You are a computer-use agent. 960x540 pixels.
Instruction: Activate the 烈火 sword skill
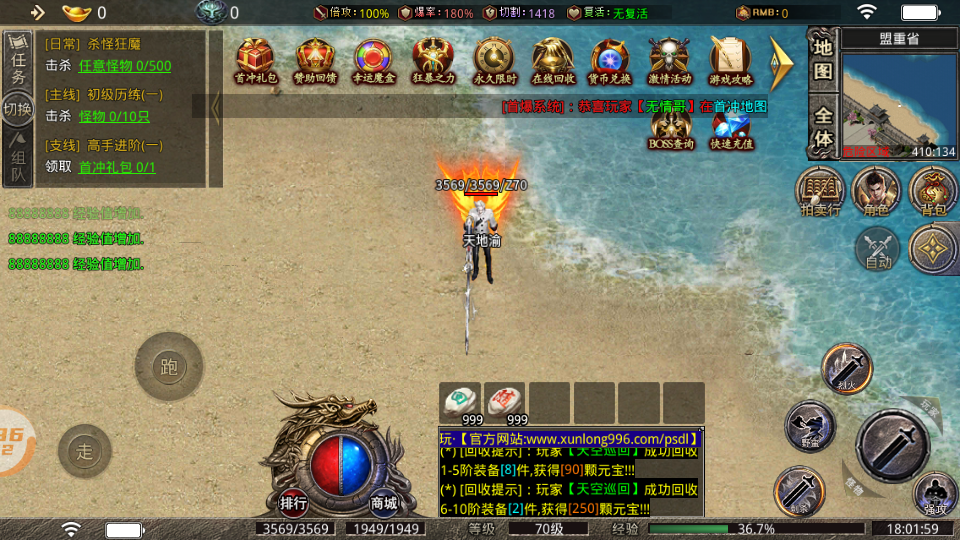847,367
